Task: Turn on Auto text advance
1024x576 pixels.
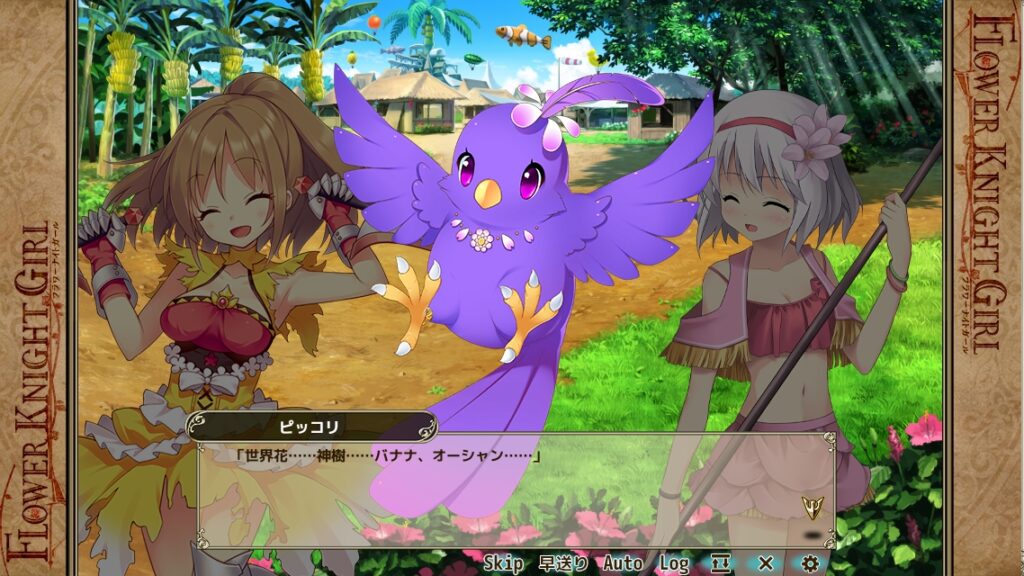Action: click(x=622, y=564)
